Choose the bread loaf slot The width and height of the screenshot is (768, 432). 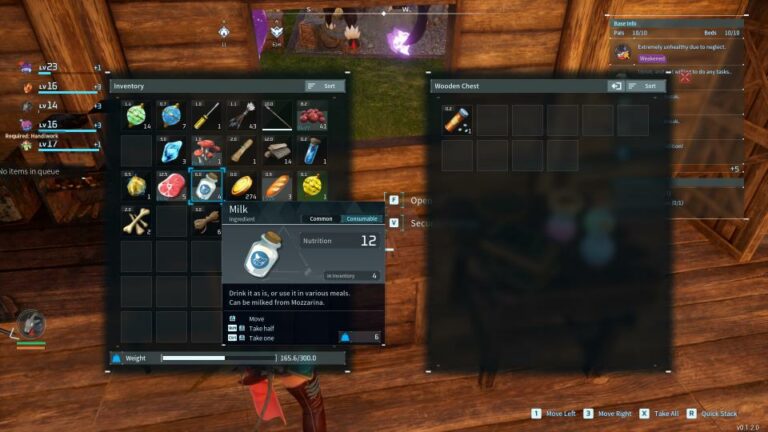click(276, 185)
